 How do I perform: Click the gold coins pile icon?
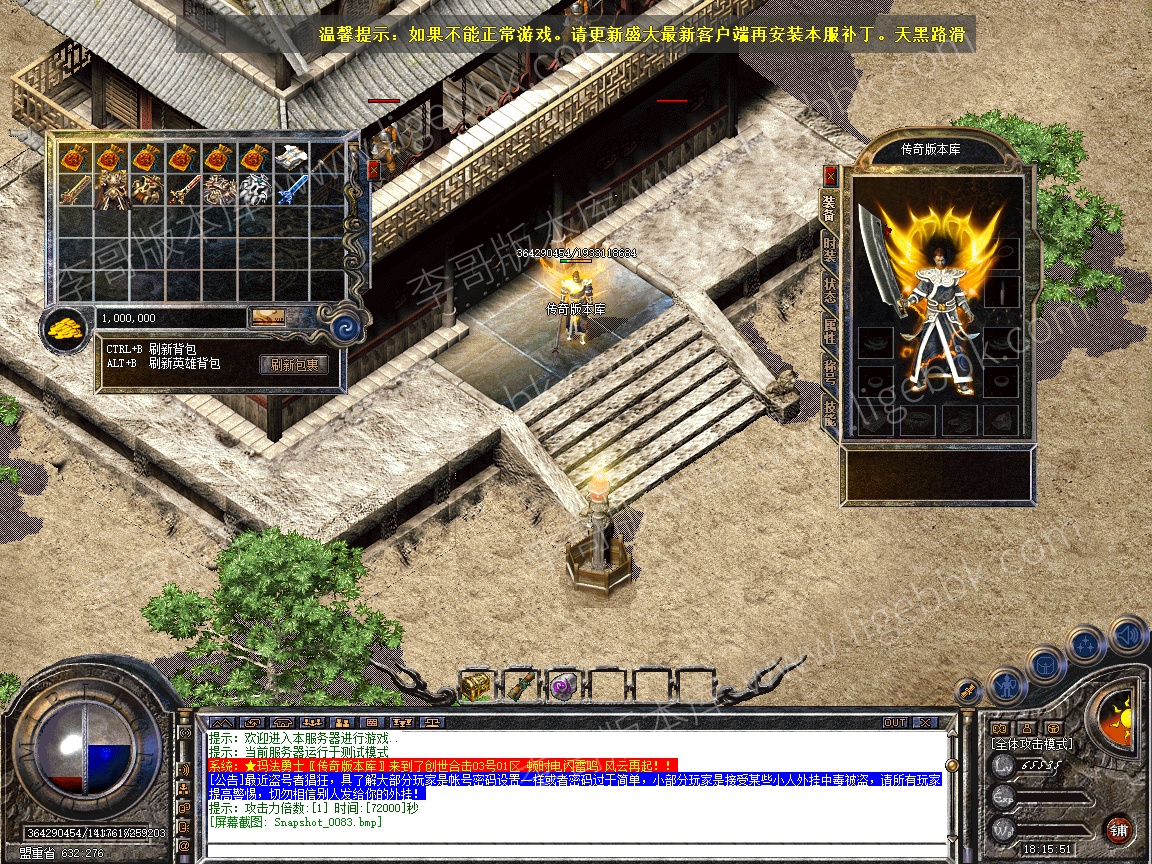pyautogui.click(x=66, y=326)
